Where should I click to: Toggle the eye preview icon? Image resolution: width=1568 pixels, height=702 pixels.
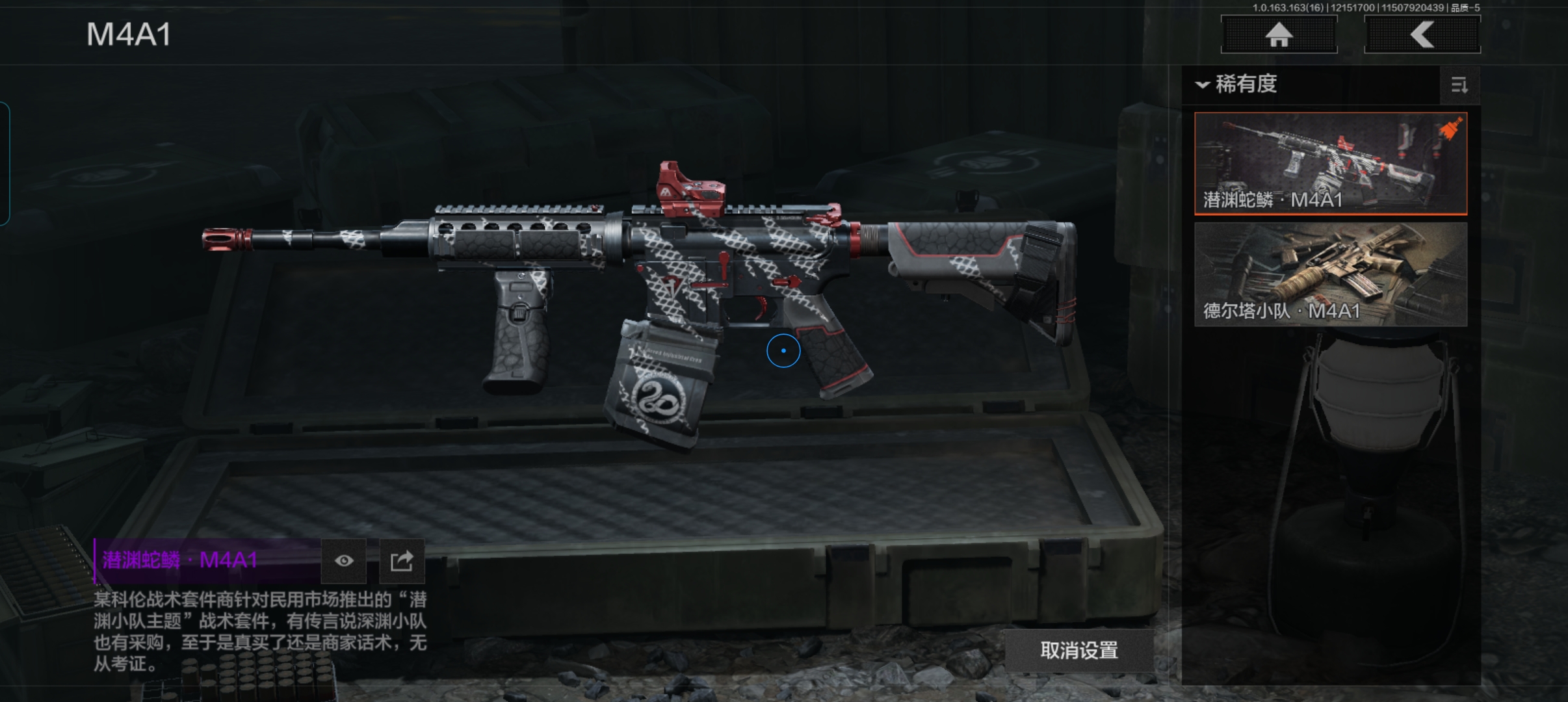click(344, 561)
